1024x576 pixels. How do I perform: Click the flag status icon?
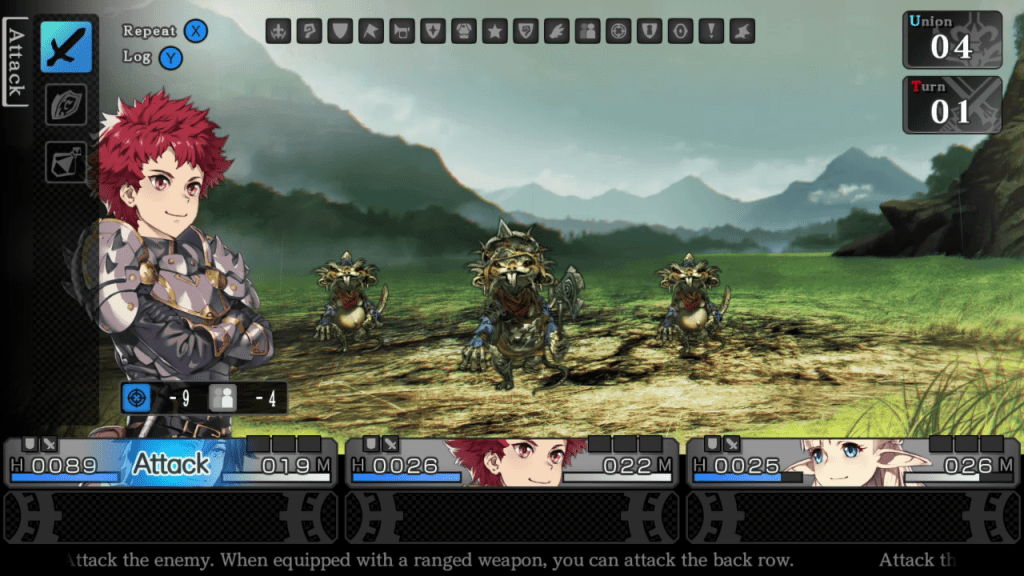click(x=371, y=31)
